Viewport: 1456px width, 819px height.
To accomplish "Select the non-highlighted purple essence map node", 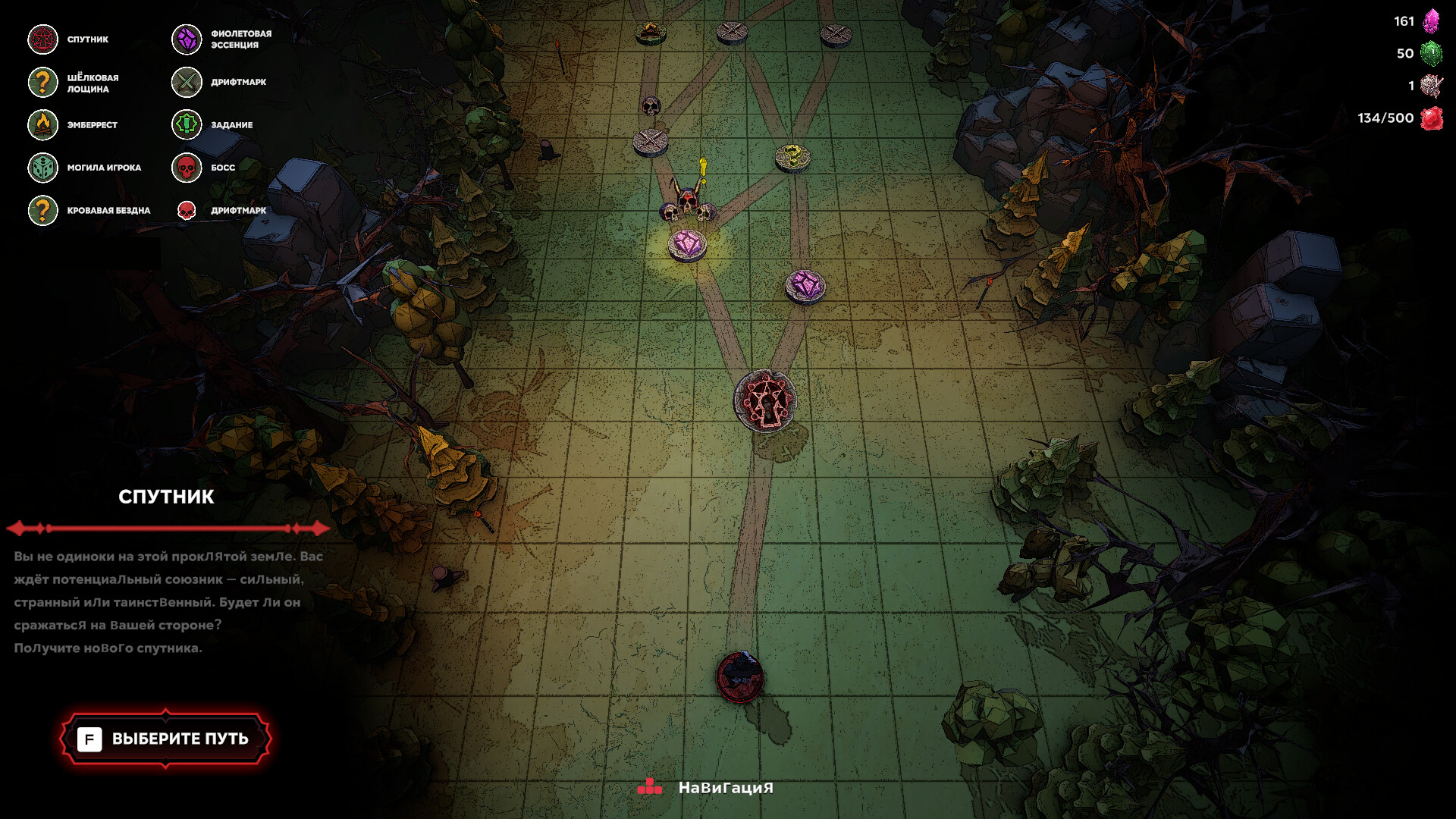I will [x=805, y=287].
